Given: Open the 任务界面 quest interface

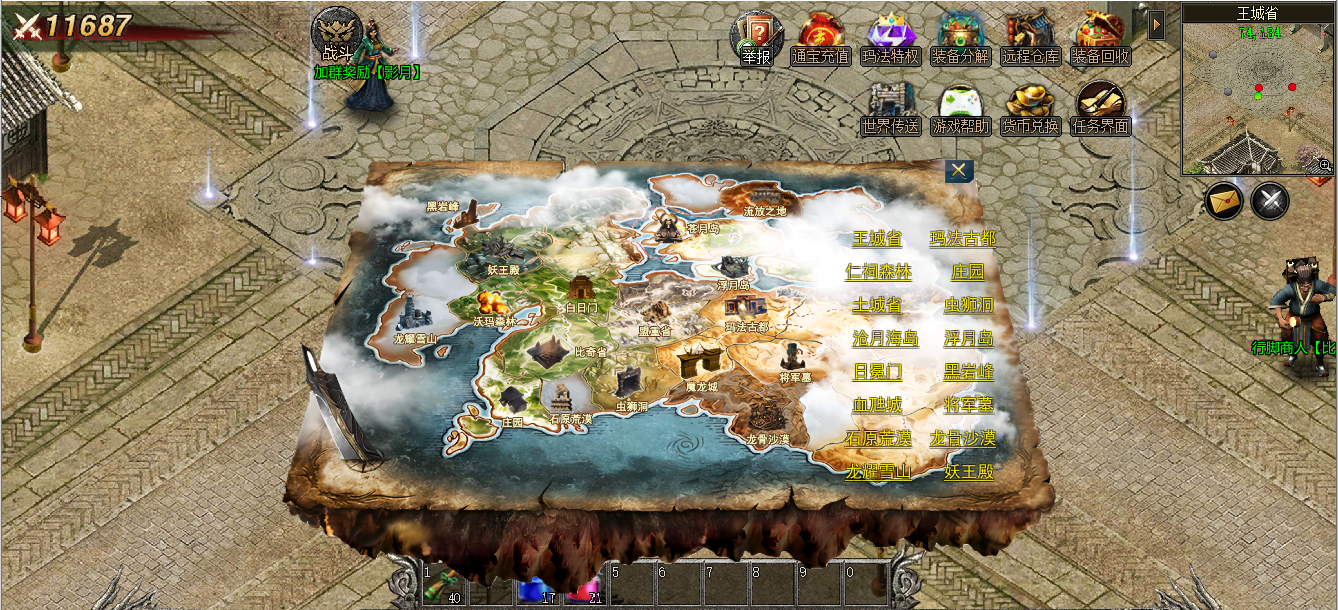Looking at the screenshot, I should [x=1100, y=108].
